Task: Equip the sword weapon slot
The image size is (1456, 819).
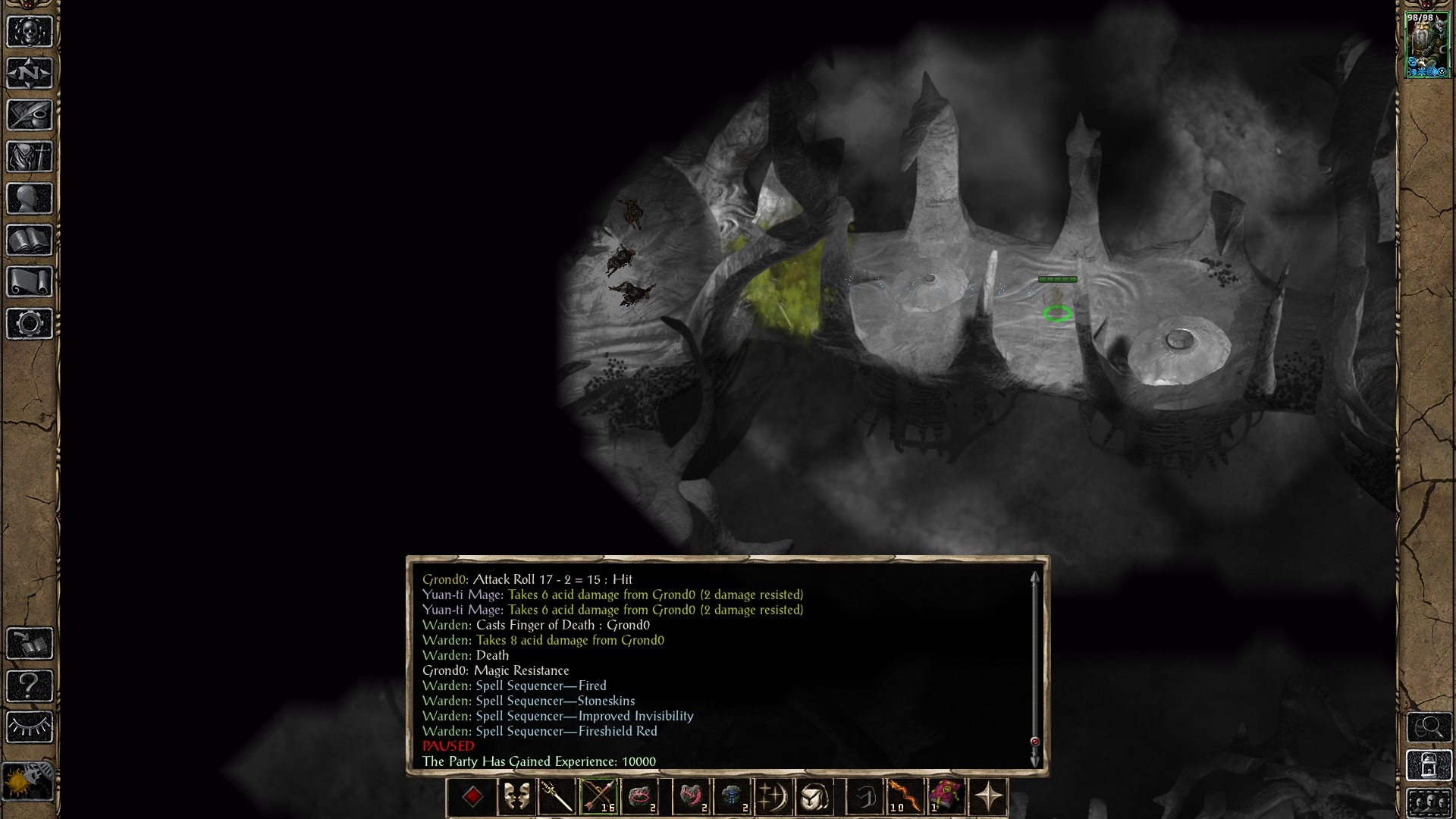Action: click(x=557, y=797)
